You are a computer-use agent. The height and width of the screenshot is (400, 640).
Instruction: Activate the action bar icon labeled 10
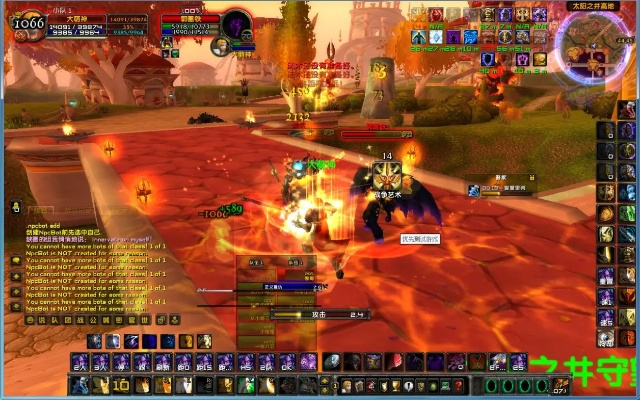point(120,385)
